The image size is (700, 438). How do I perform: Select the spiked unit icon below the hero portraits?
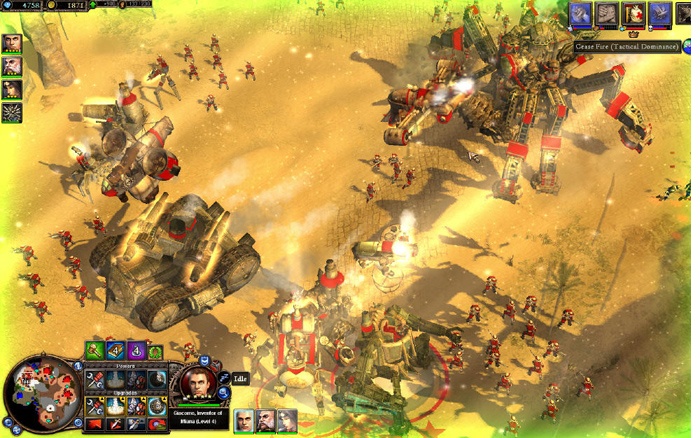[x=12, y=112]
